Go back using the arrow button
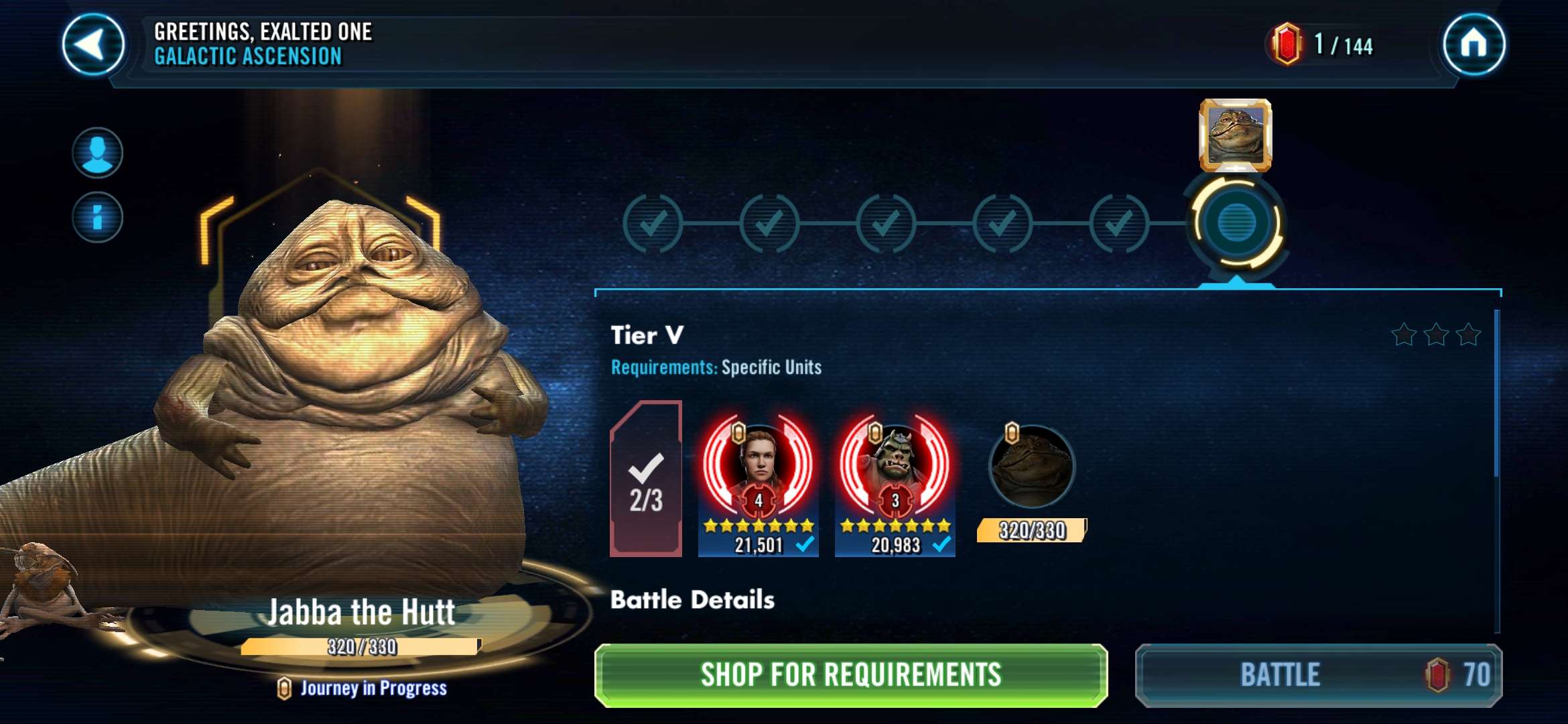1568x724 pixels. (93, 45)
